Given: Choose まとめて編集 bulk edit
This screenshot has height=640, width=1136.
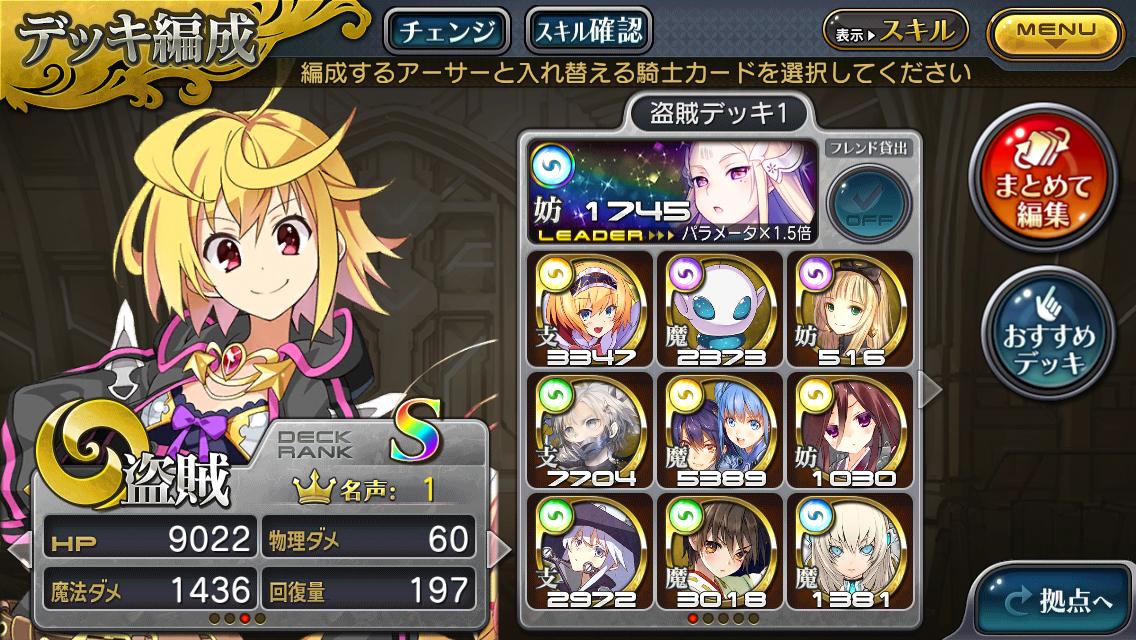Looking at the screenshot, I should tap(1048, 176).
